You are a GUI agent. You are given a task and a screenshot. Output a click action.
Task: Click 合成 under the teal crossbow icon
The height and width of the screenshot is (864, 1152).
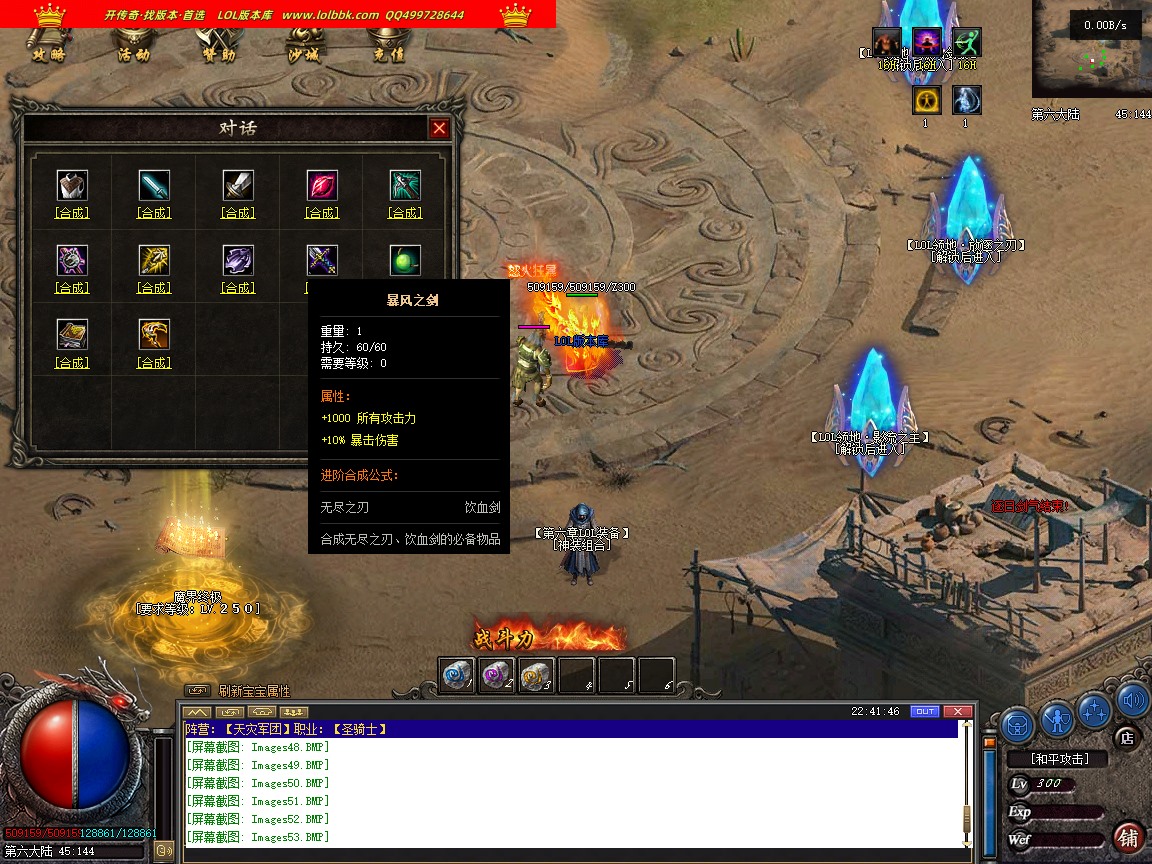point(405,213)
